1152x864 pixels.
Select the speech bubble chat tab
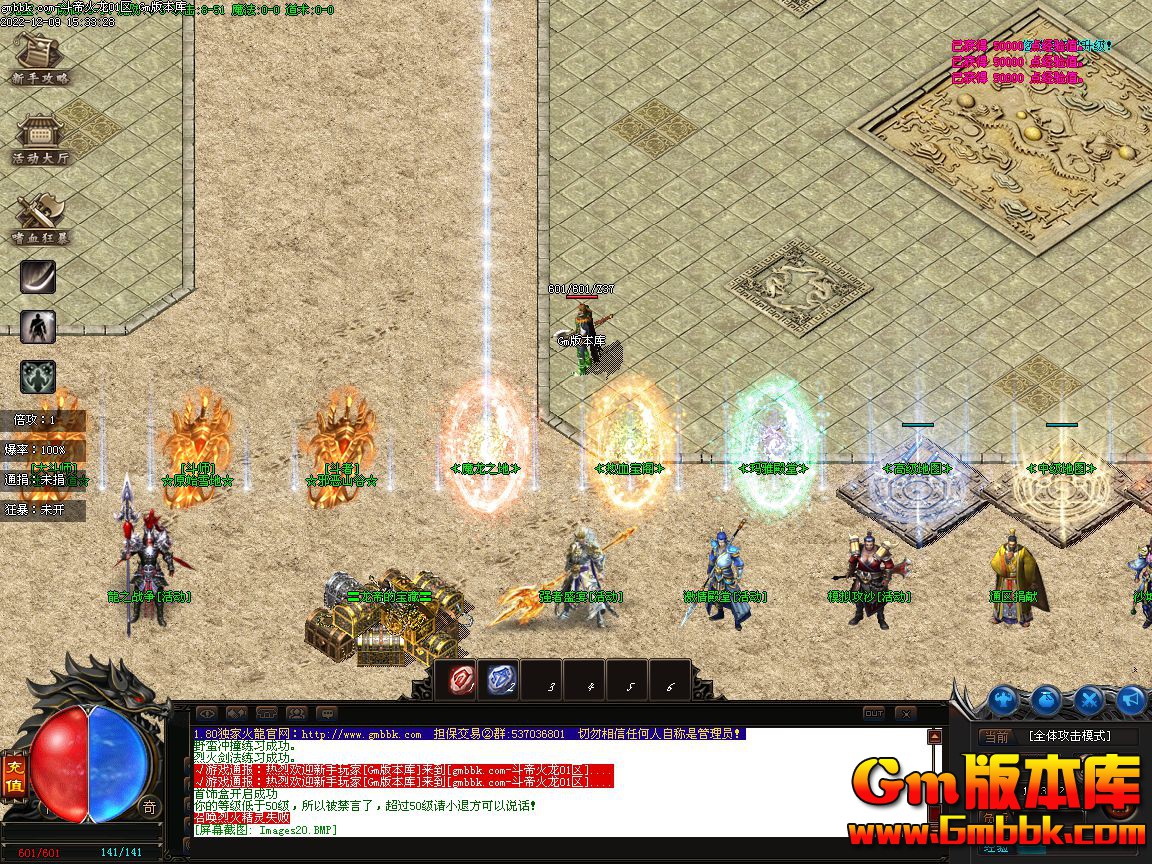[326, 713]
